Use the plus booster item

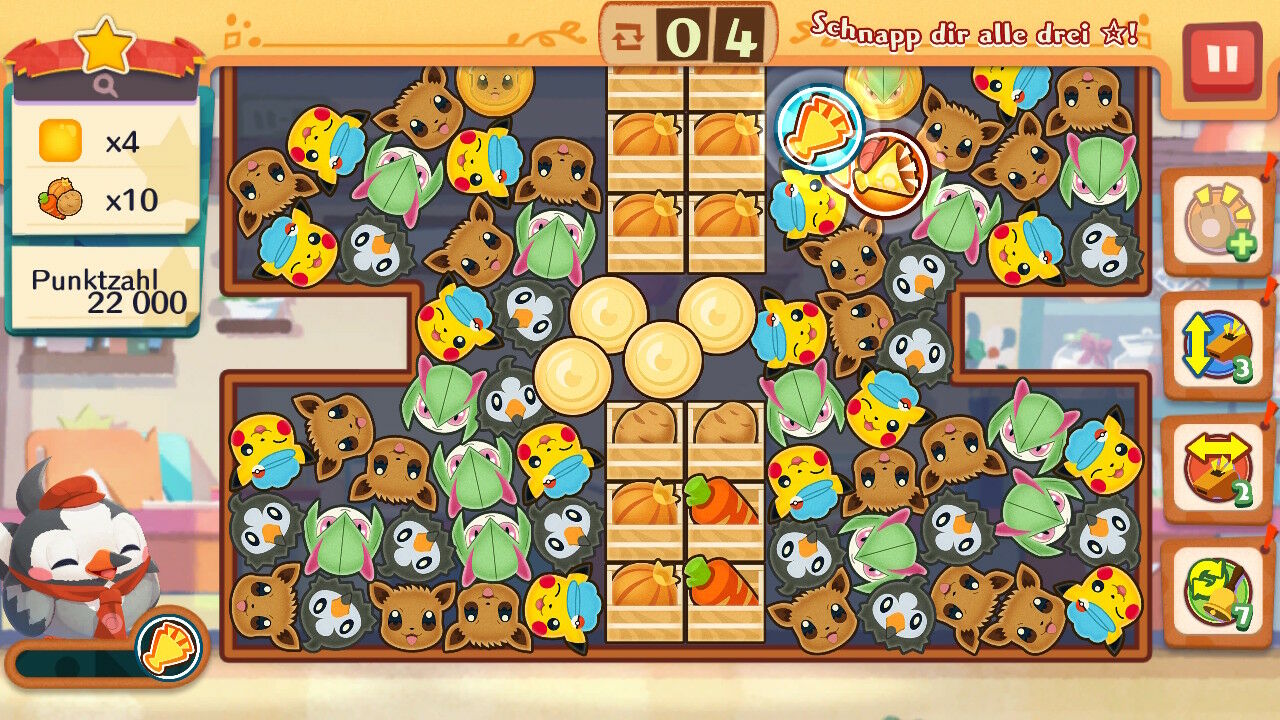1216,222
